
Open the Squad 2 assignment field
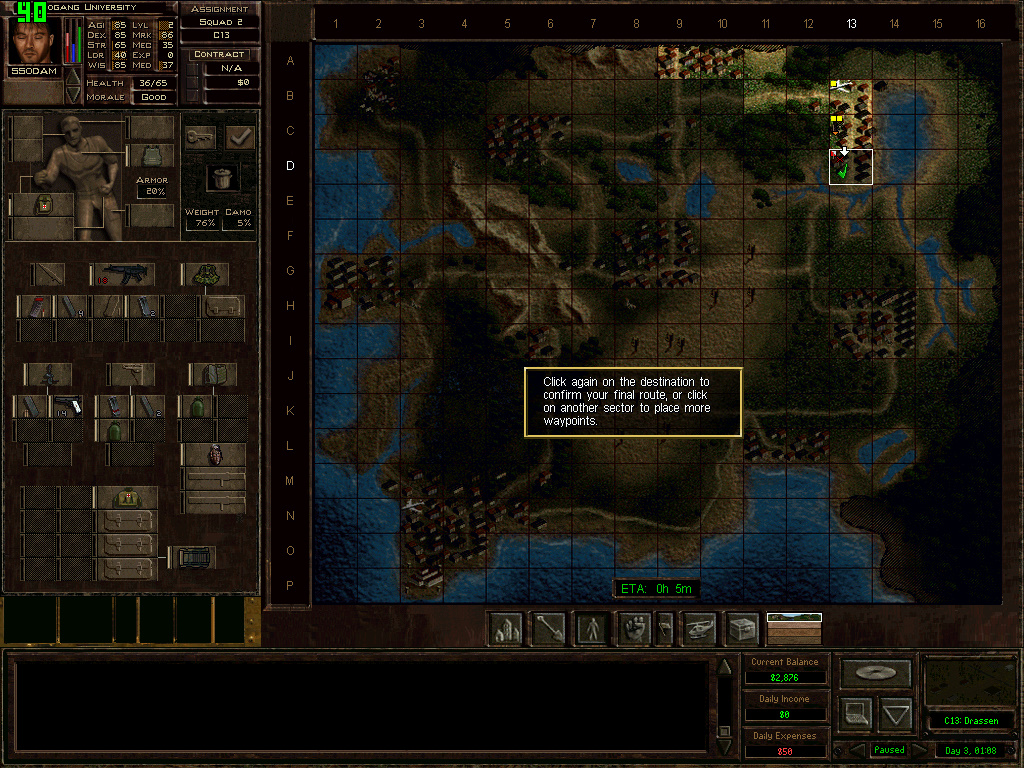coord(220,21)
